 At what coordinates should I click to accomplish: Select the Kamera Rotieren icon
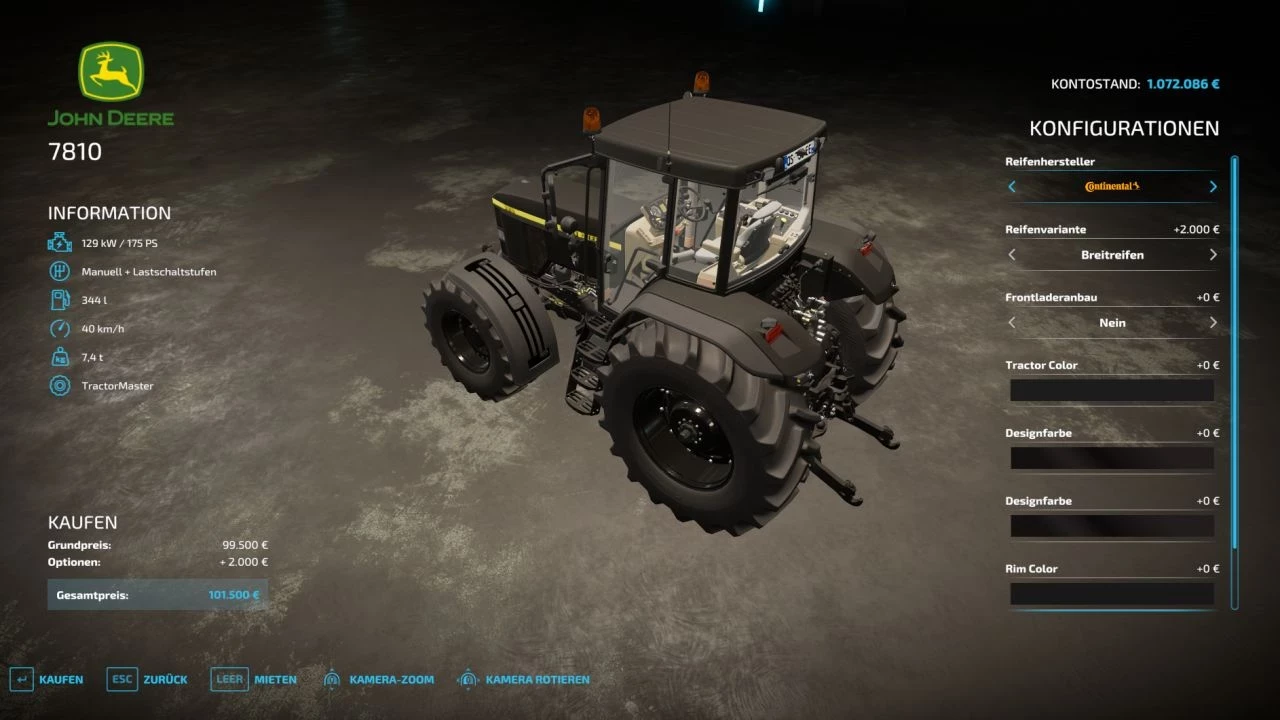click(466, 678)
